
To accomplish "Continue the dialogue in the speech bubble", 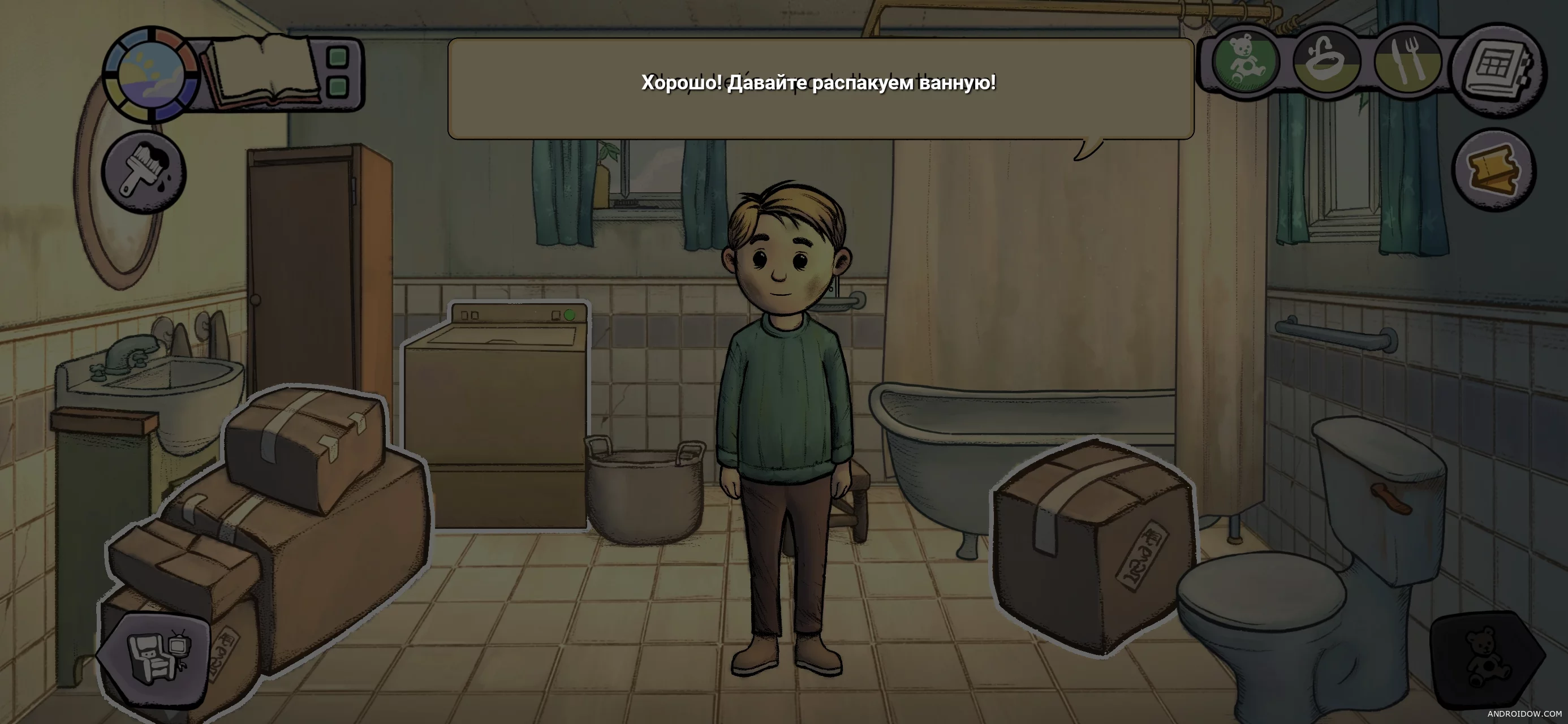I will [x=820, y=89].
